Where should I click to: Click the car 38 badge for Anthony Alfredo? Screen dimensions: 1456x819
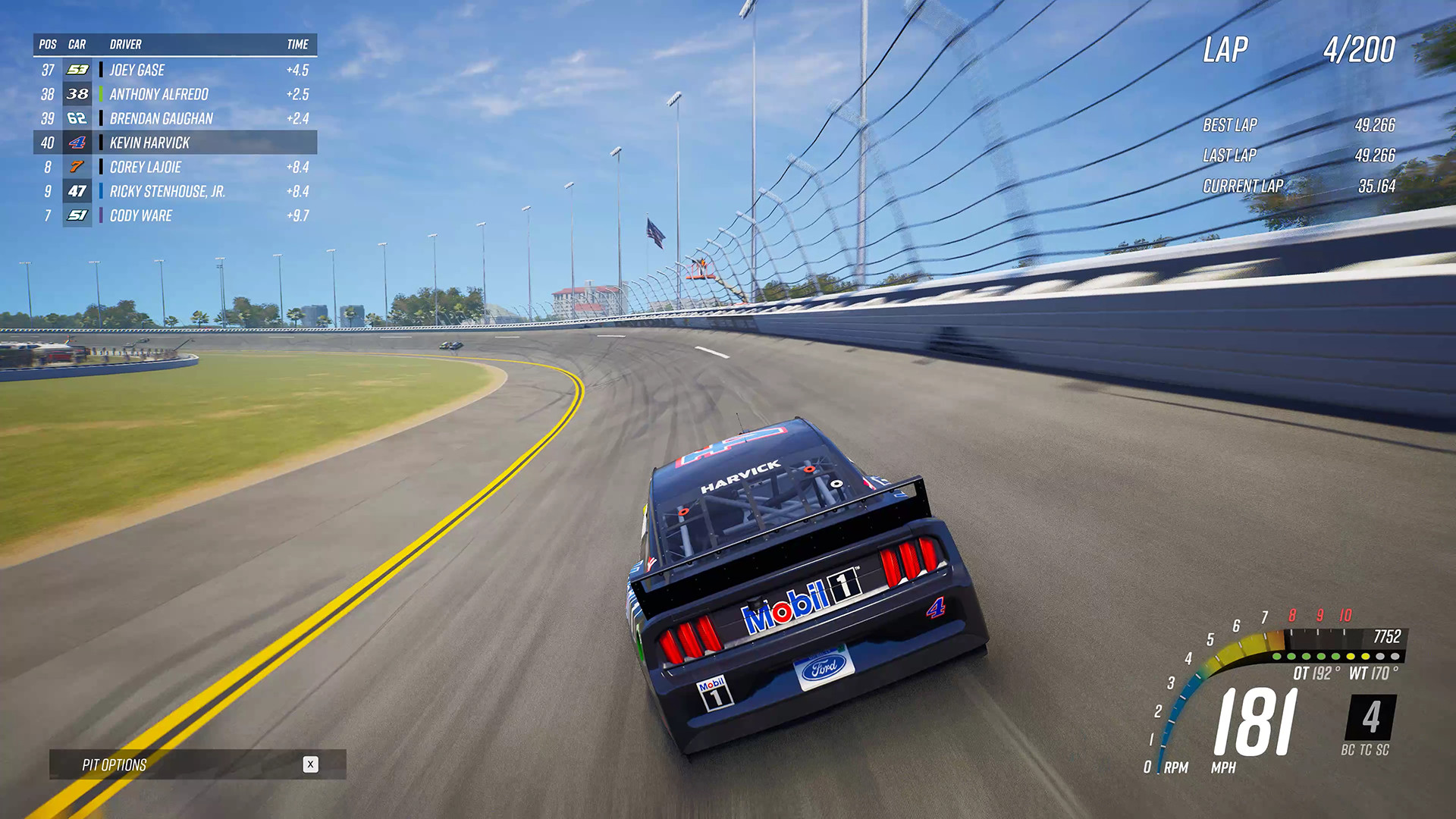(77, 94)
